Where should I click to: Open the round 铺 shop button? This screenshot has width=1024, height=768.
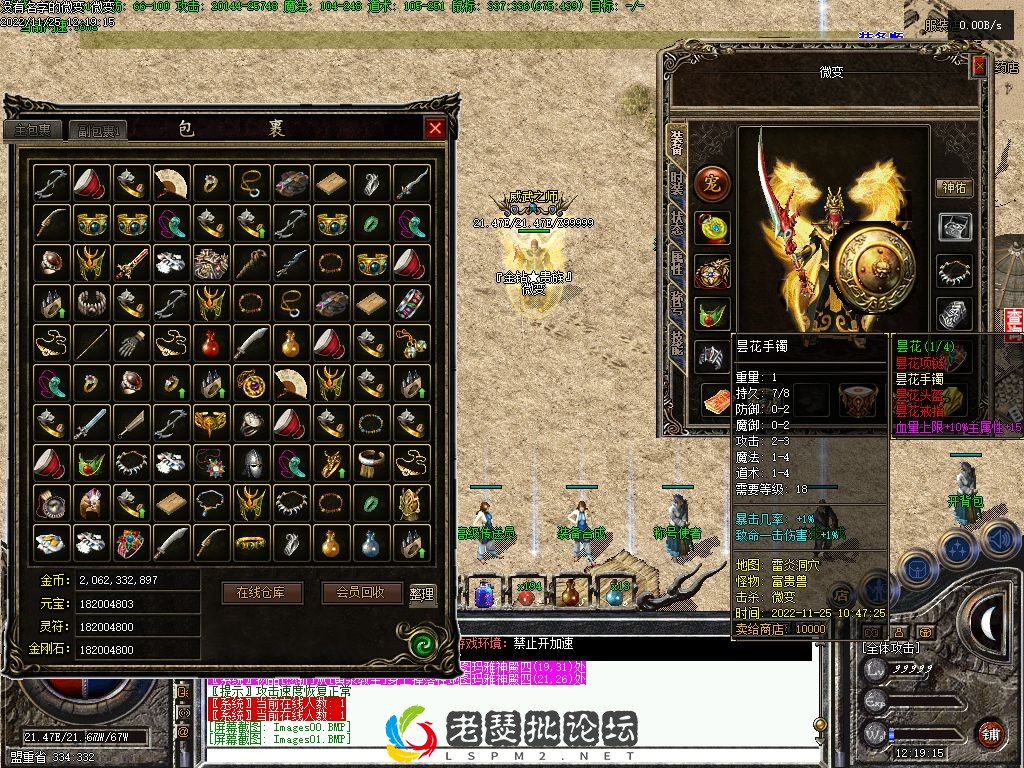pos(990,733)
